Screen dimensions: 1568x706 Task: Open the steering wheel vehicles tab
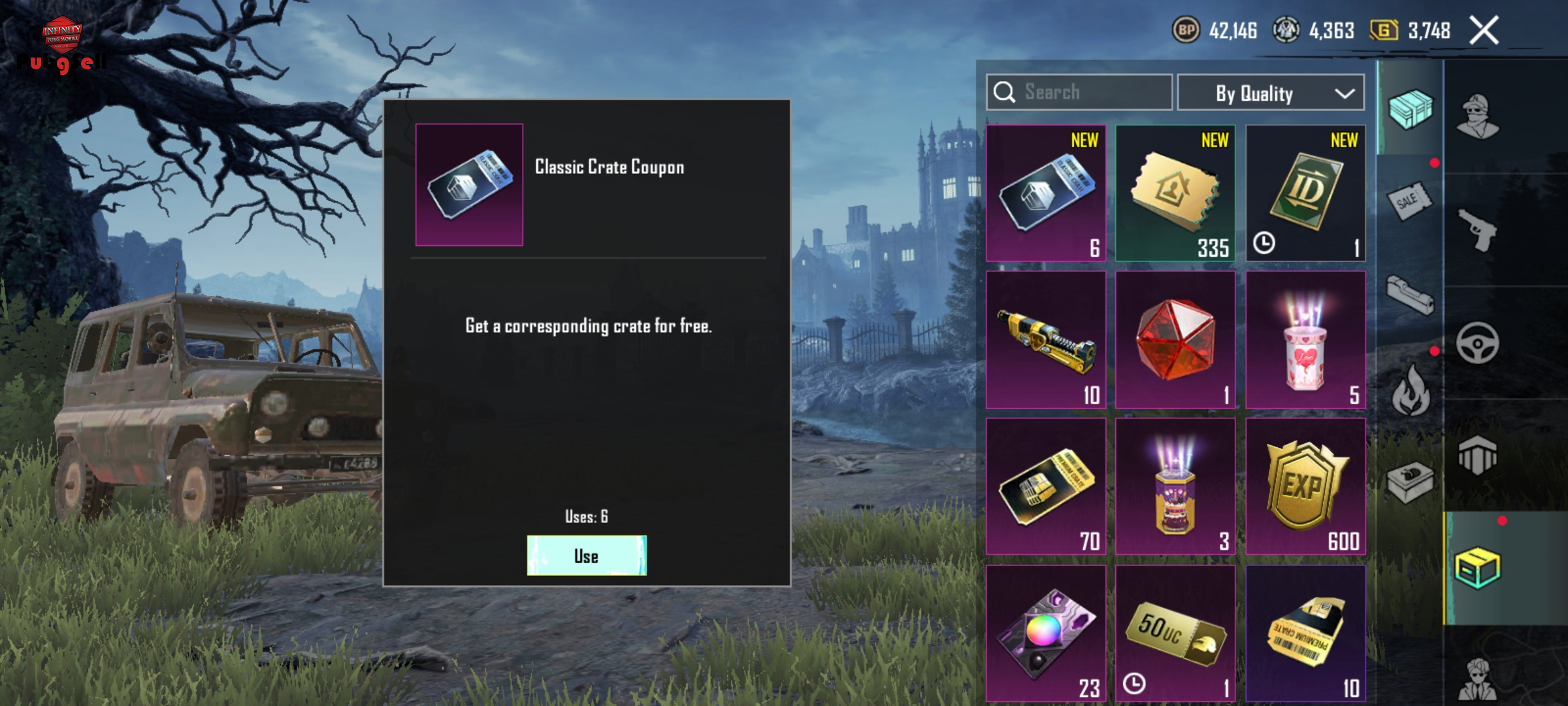click(x=1477, y=343)
